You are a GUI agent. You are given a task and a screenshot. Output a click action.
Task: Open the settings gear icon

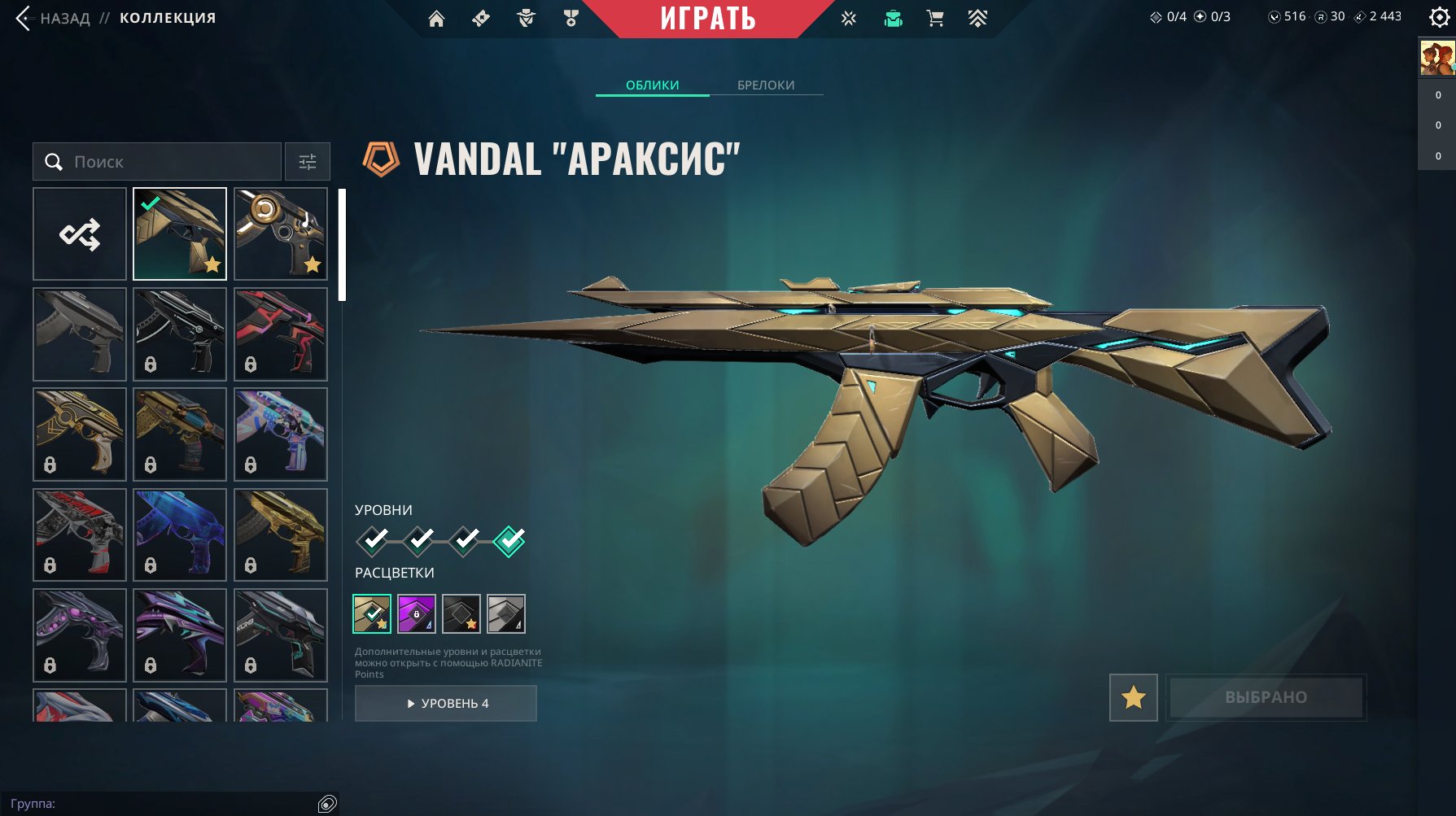click(1439, 17)
